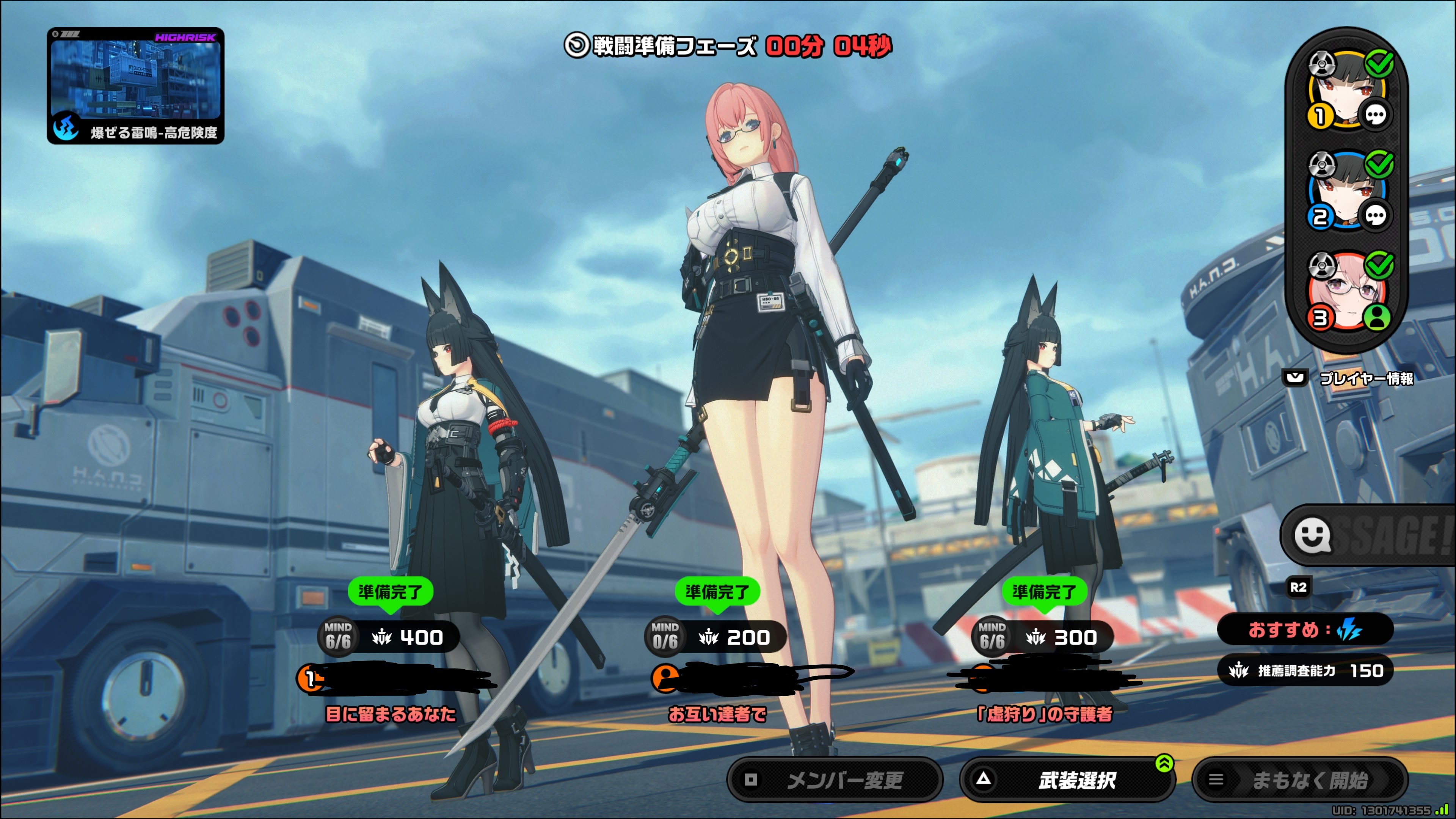This screenshot has height=819, width=1456.
Task: Open the chat bubble on player 2
Action: coord(1375,216)
